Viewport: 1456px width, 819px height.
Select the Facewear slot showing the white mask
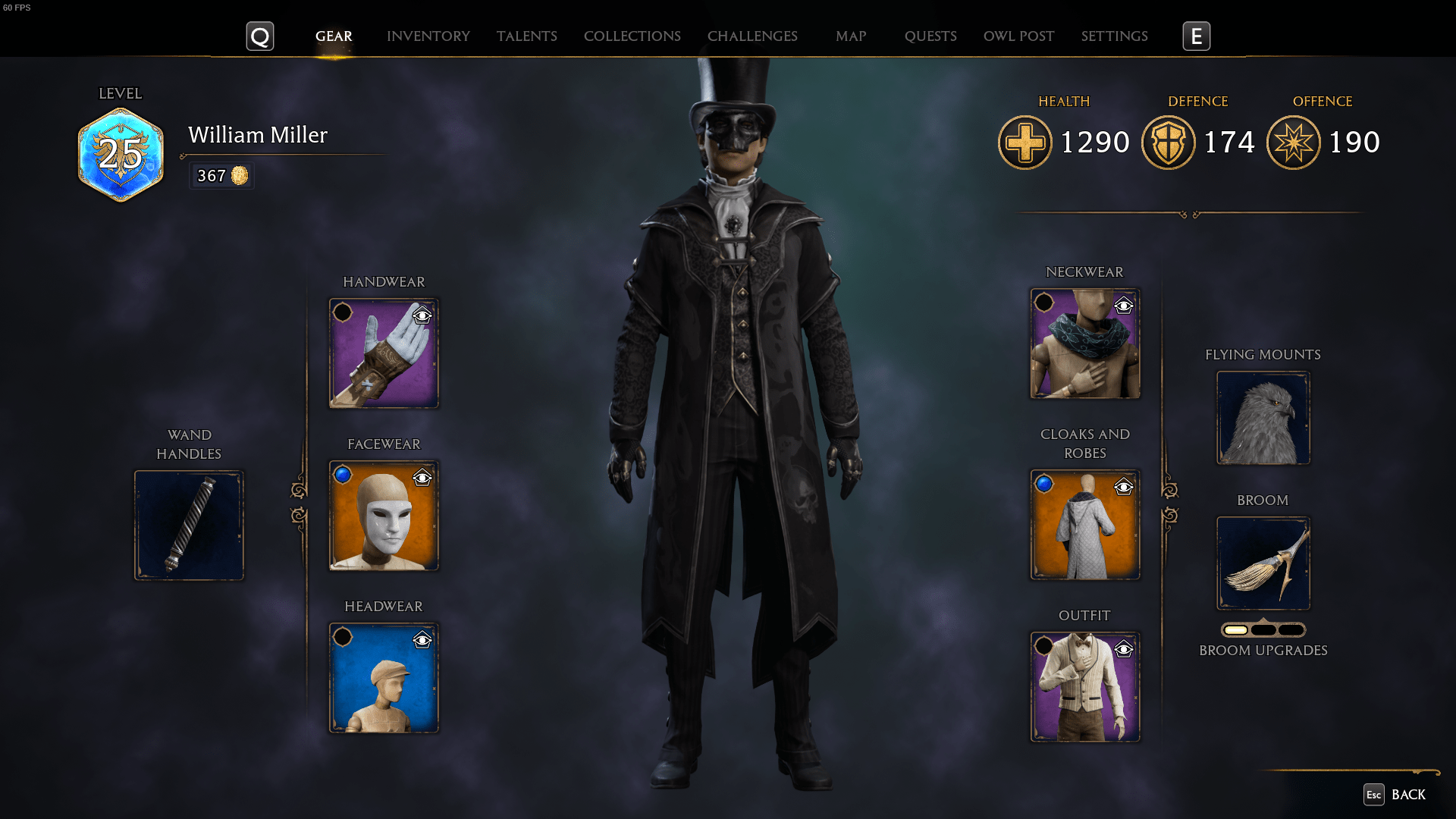(383, 515)
